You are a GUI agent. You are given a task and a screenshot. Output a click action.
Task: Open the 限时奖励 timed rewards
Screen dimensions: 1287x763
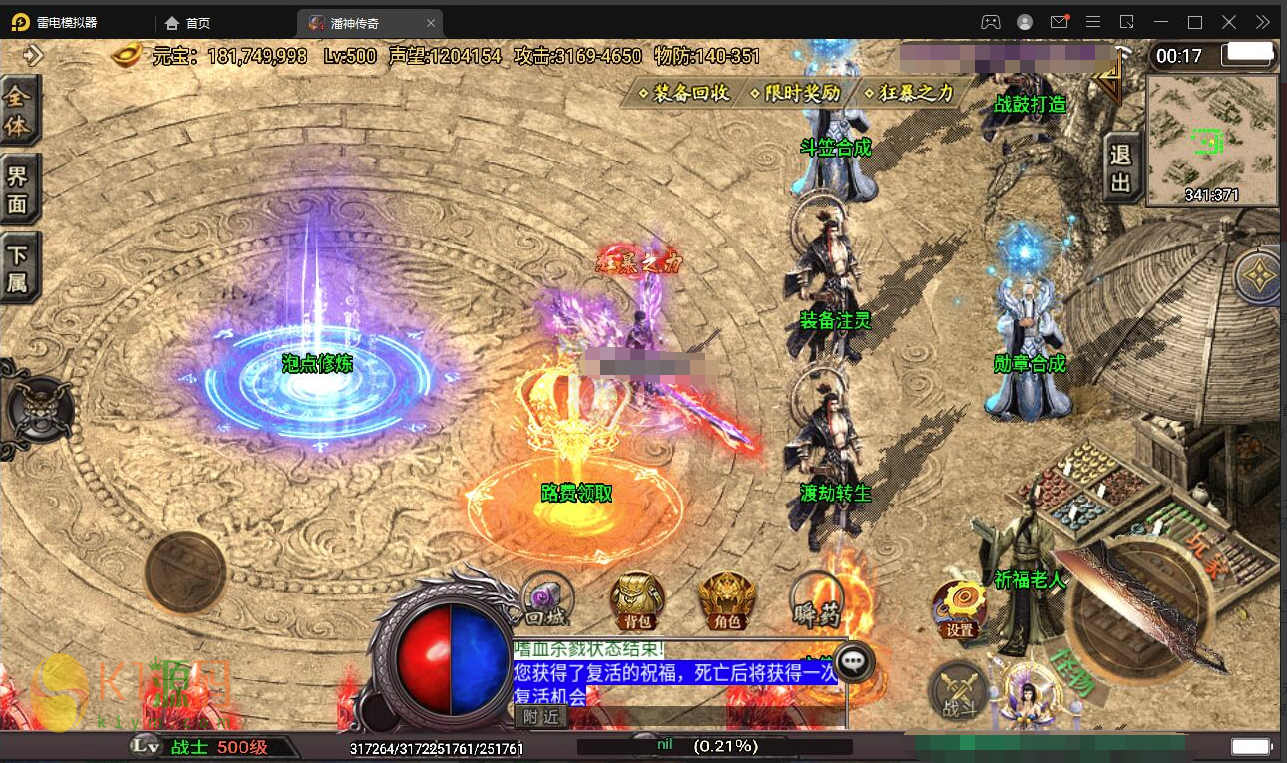(797, 94)
